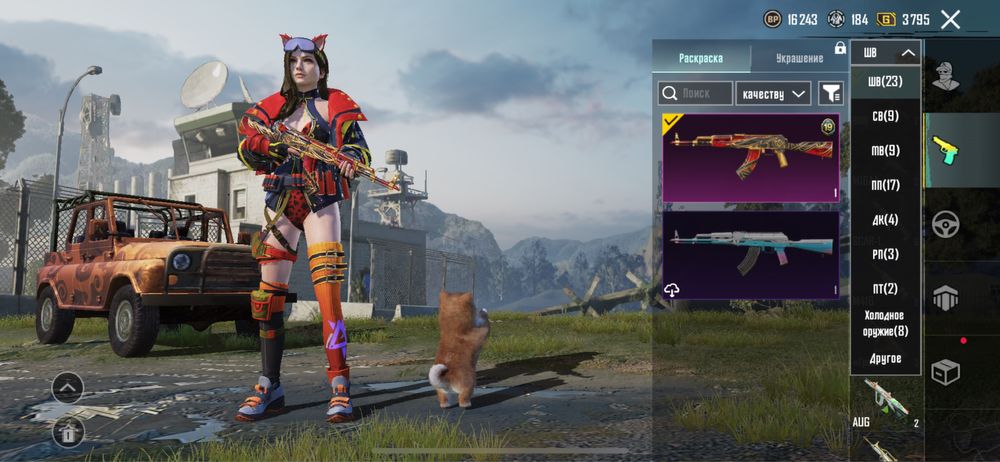Choose the silver-blue AKM skin
Image resolution: width=1000 pixels, height=462 pixels.
coord(751,254)
